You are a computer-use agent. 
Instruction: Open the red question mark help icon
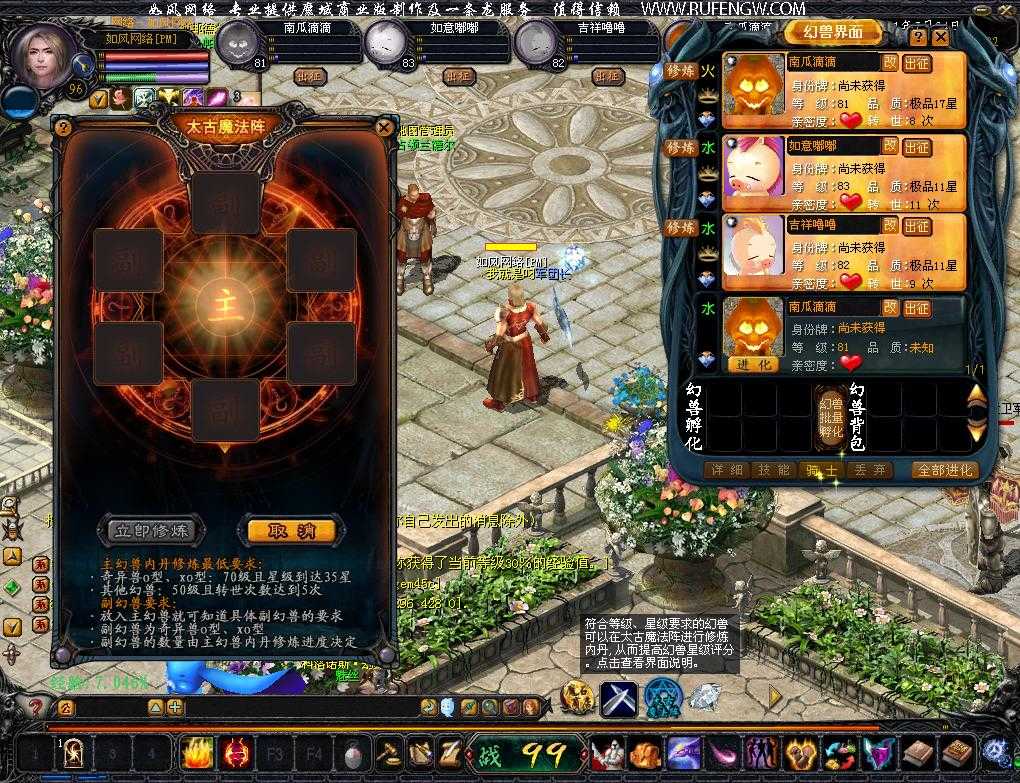pyautogui.click(x=35, y=707)
